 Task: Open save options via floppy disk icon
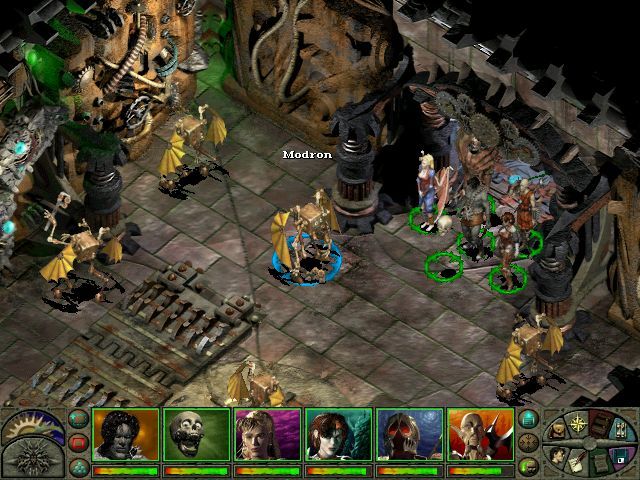coord(616,455)
